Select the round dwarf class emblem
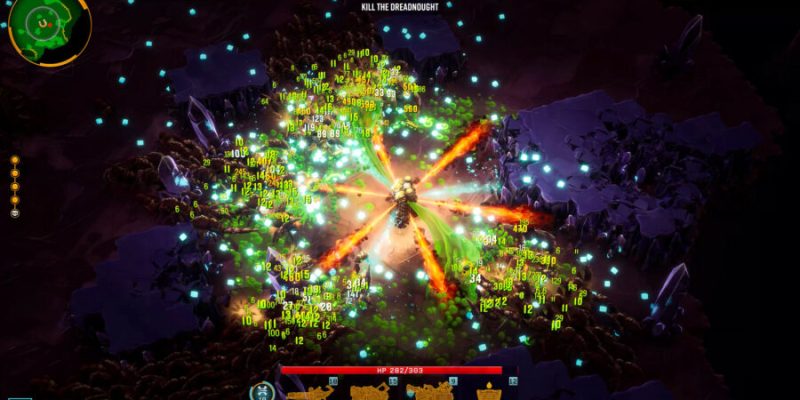 click(x=260, y=391)
